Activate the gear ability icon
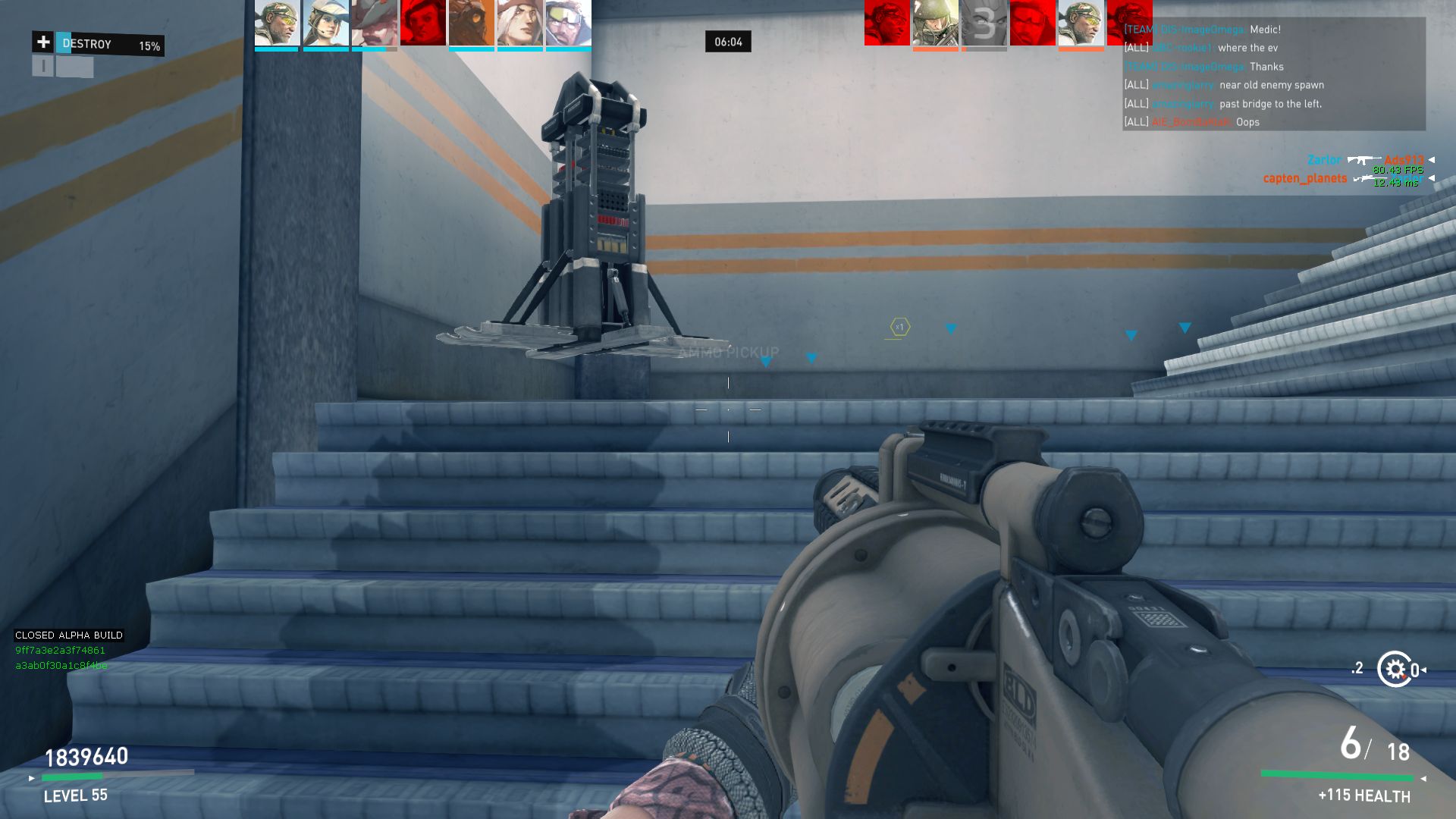Viewport: 1456px width, 819px height. click(1395, 669)
